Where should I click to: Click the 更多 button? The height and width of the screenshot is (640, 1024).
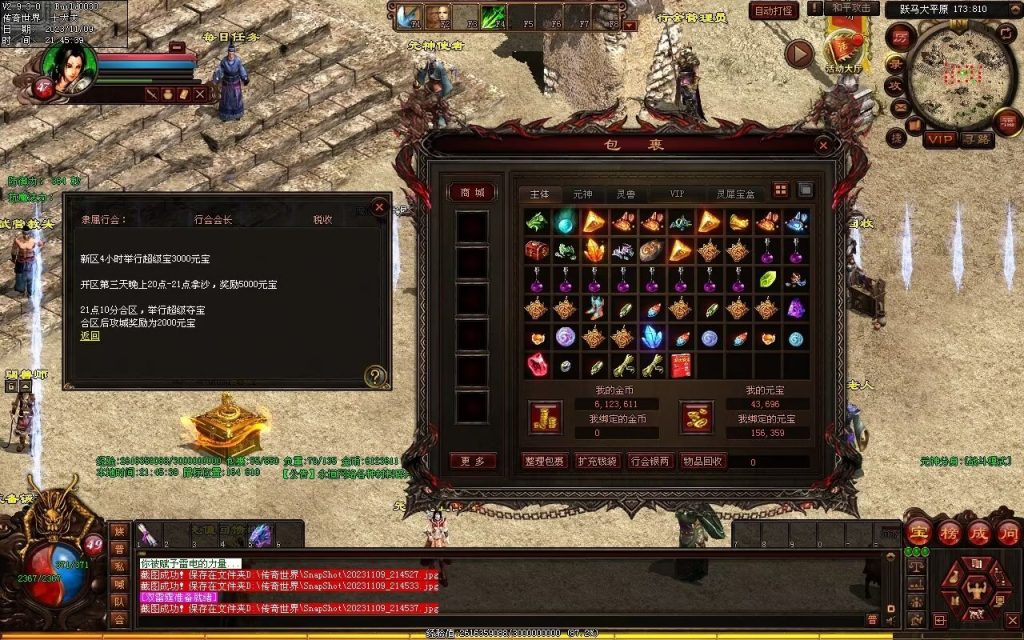tap(471, 461)
